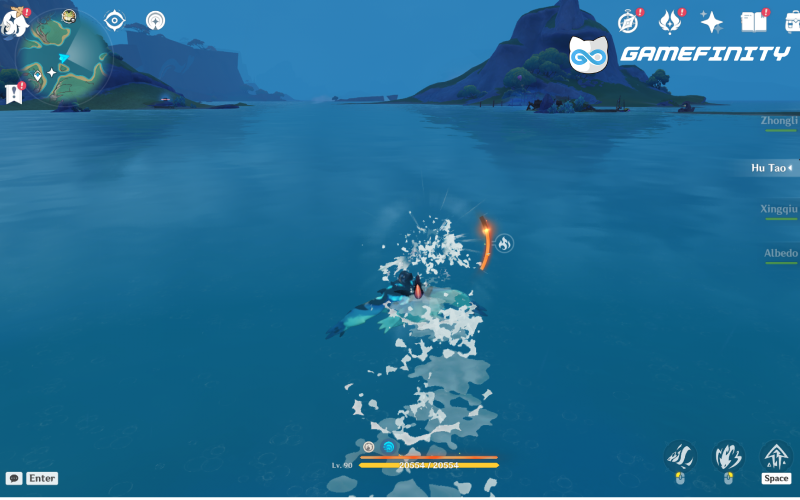Image resolution: width=800 pixels, height=500 pixels.
Task: Switch to party member Xingqiu
Action: pyautogui.click(x=779, y=209)
